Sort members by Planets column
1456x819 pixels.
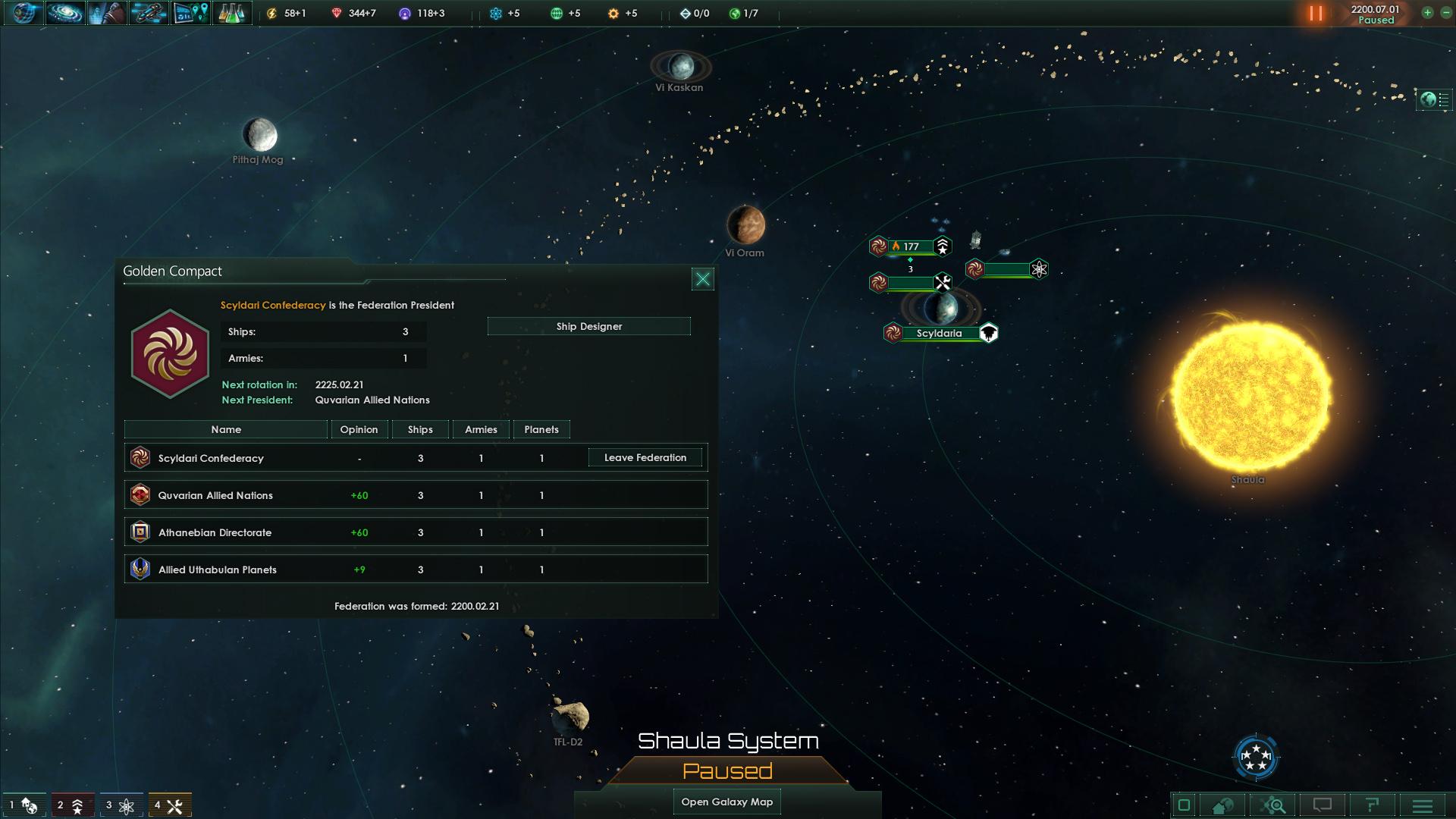541,429
